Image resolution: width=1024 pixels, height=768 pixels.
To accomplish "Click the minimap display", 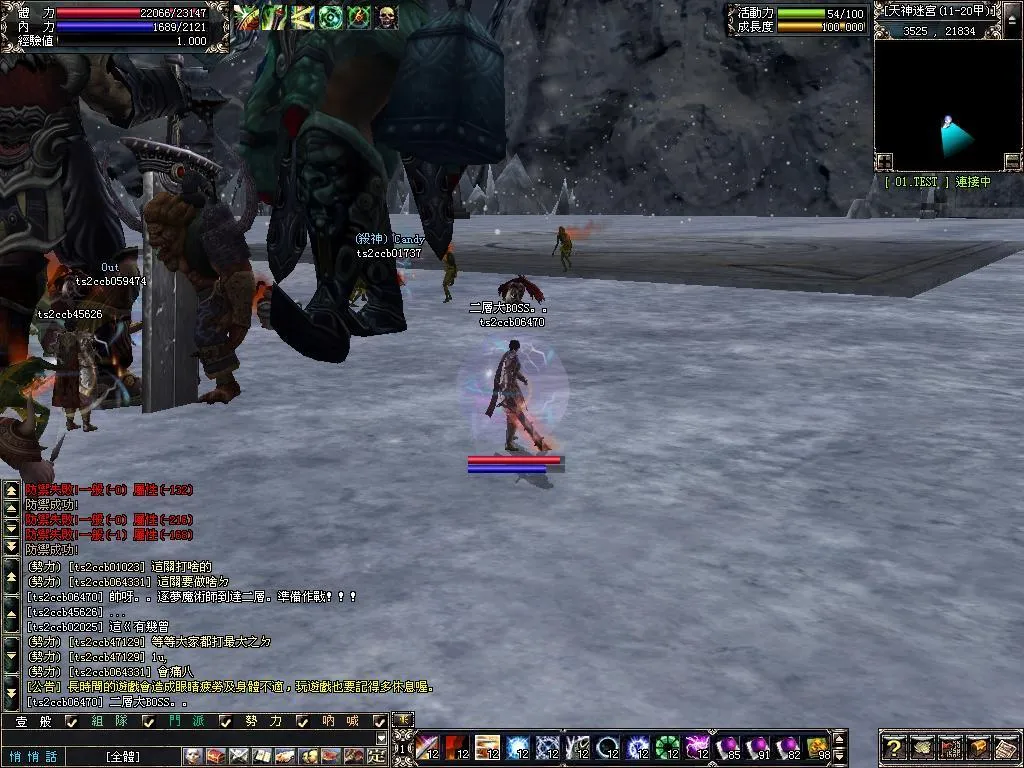I will coord(947,98).
